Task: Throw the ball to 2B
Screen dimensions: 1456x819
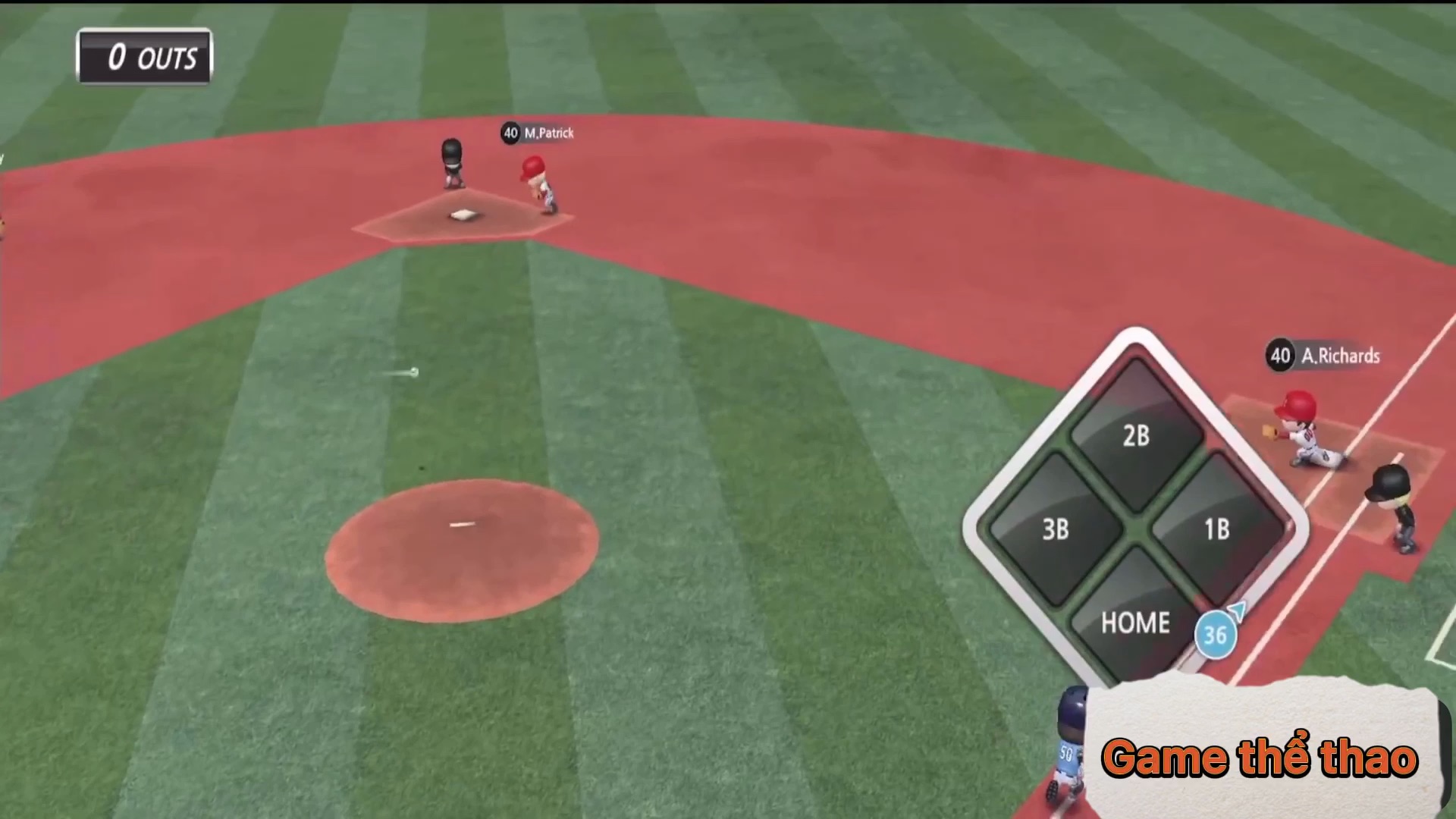Action: coord(1135,435)
